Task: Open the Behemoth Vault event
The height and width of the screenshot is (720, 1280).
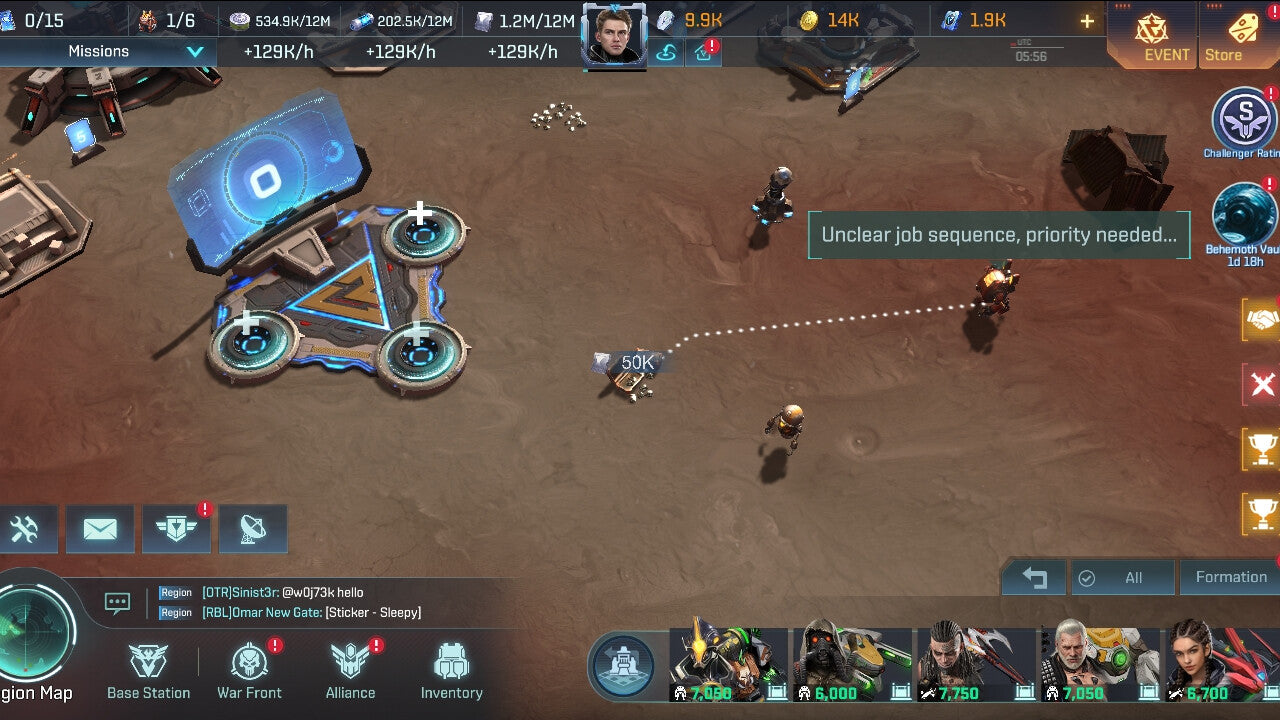Action: [x=1243, y=216]
